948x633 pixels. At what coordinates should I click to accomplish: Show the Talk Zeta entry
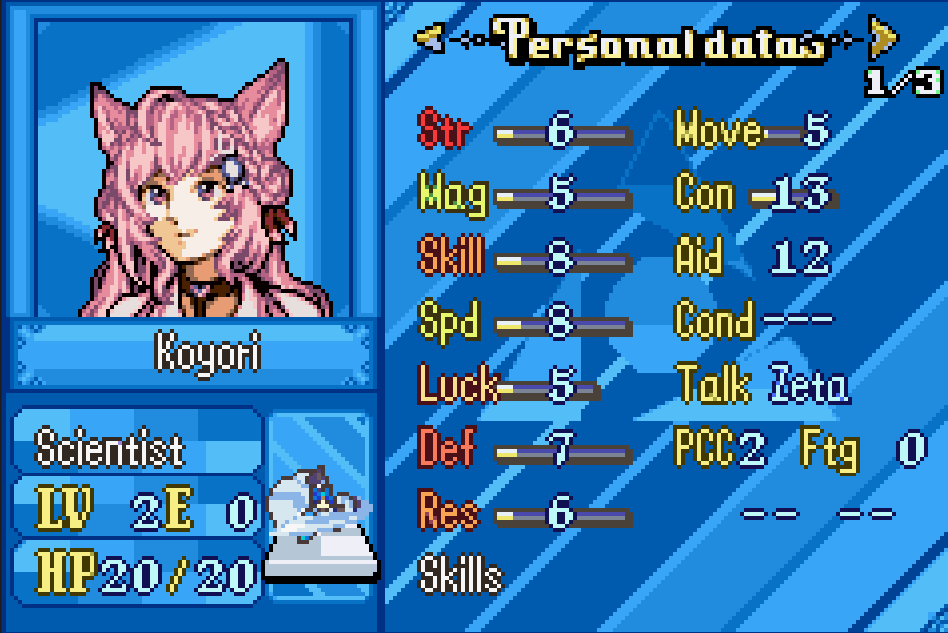tap(762, 385)
